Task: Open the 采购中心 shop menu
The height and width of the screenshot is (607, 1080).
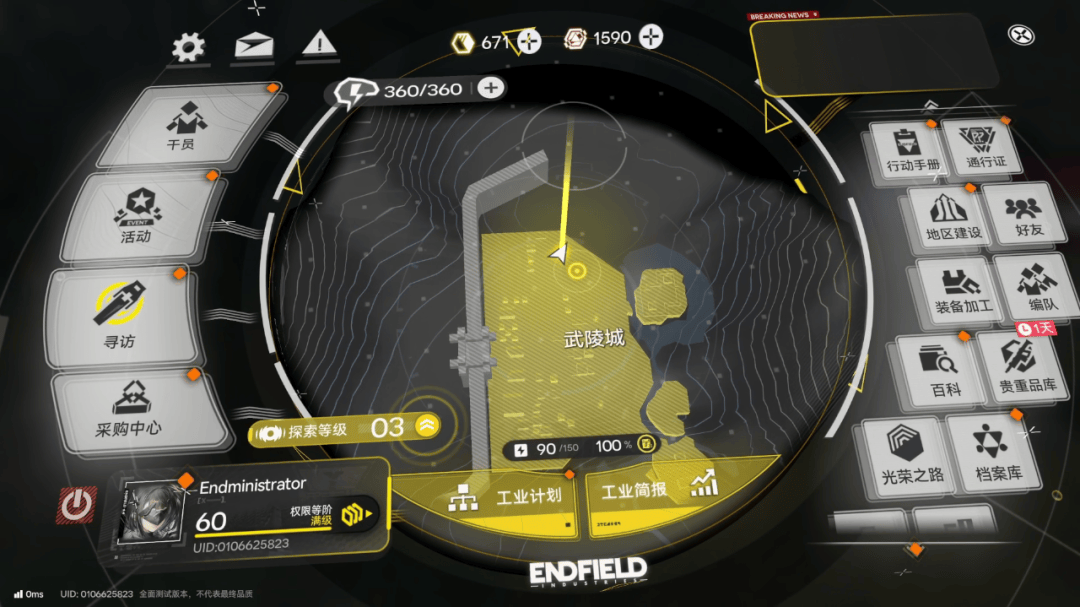Action: tap(129, 412)
